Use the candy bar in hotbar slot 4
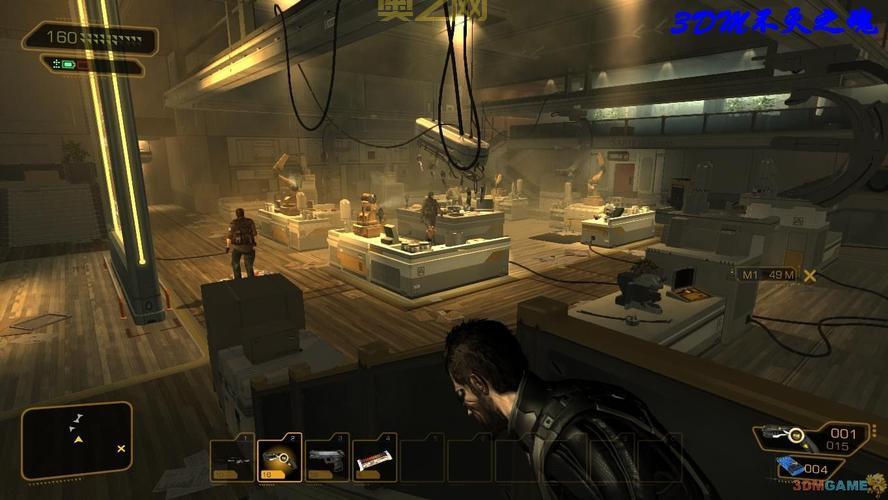Viewport: 888px width, 500px height. click(x=375, y=459)
